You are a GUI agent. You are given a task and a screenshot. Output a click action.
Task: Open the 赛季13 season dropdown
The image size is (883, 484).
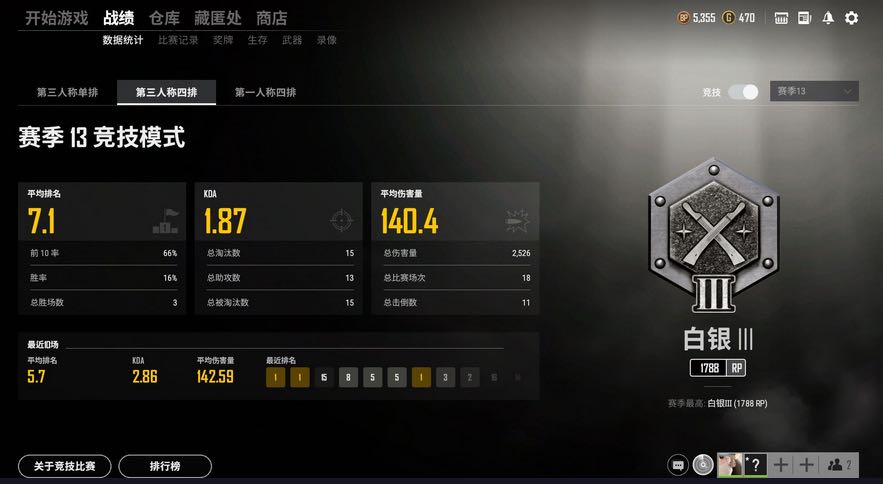pyautogui.click(x=814, y=91)
